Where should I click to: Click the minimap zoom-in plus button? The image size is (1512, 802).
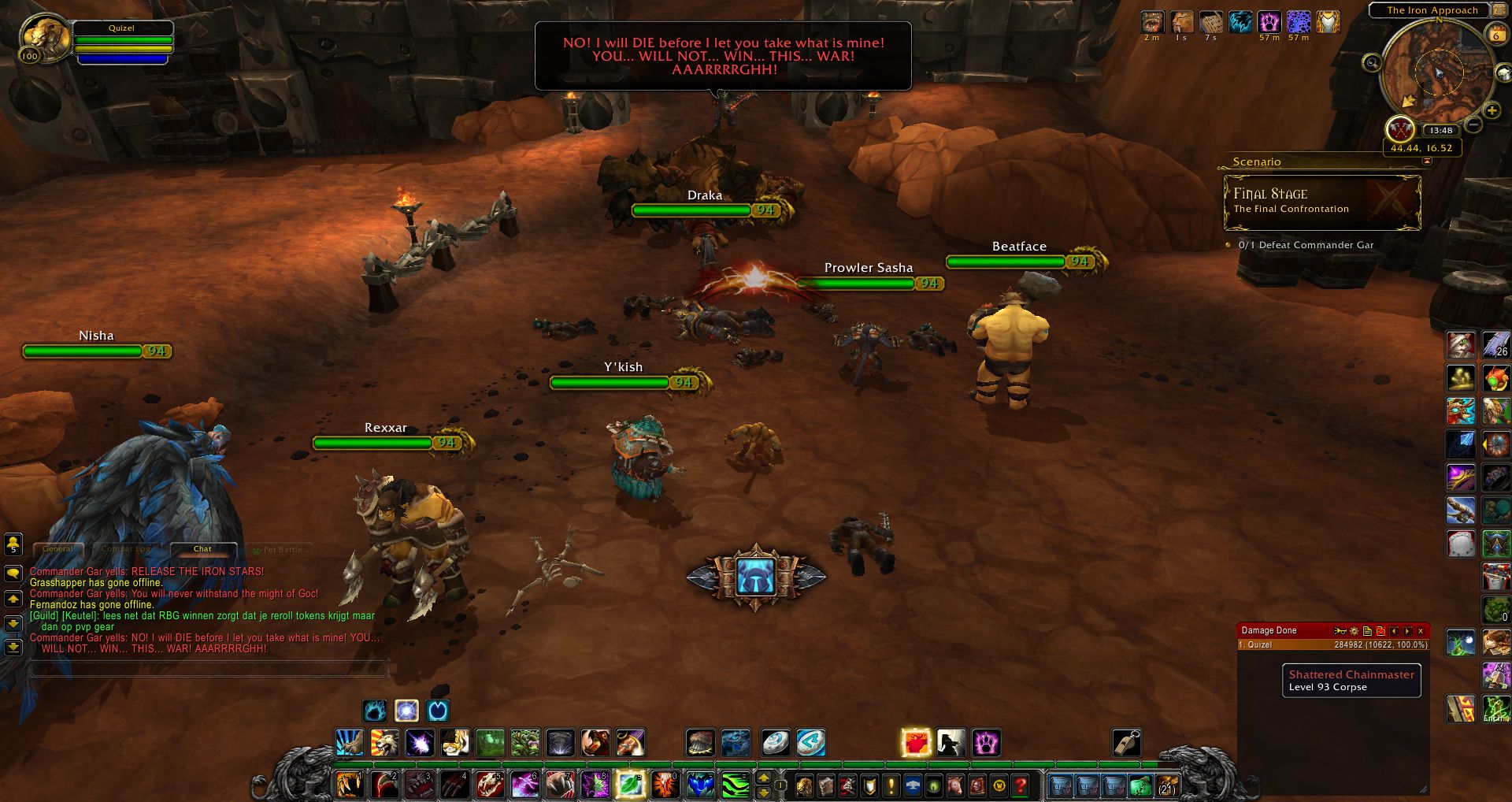pos(1492,111)
